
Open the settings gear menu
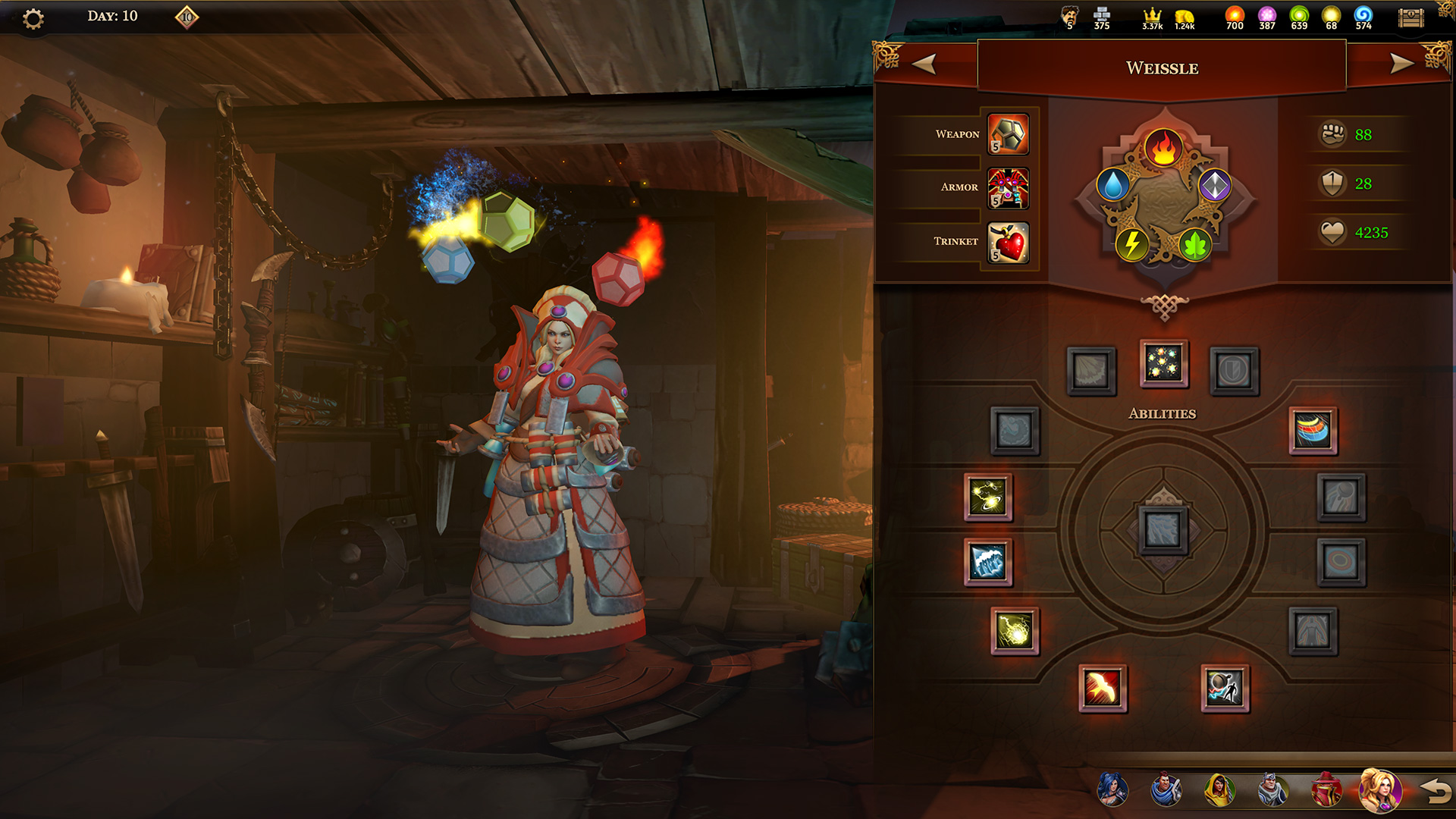coord(33,18)
